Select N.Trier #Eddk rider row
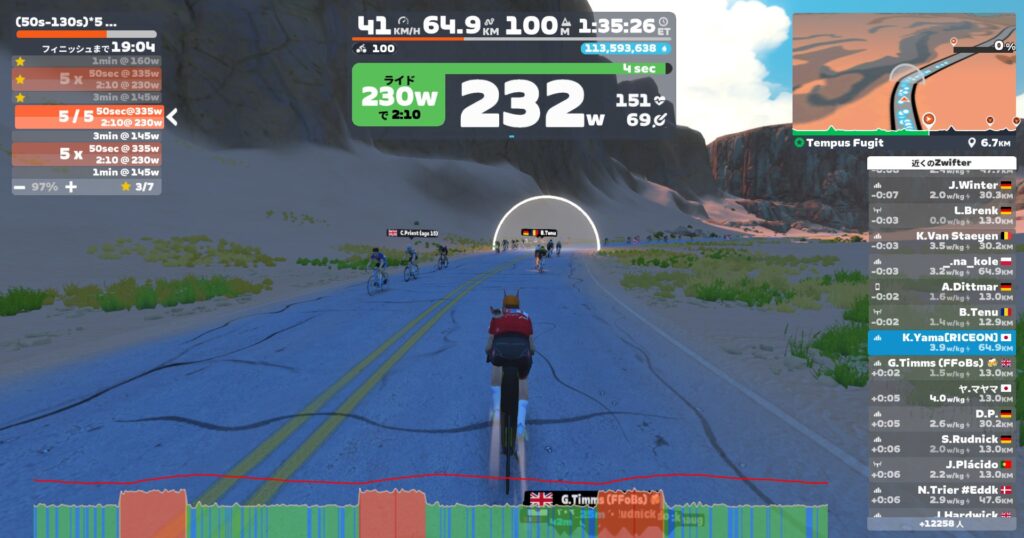1024x538 pixels. click(941, 495)
